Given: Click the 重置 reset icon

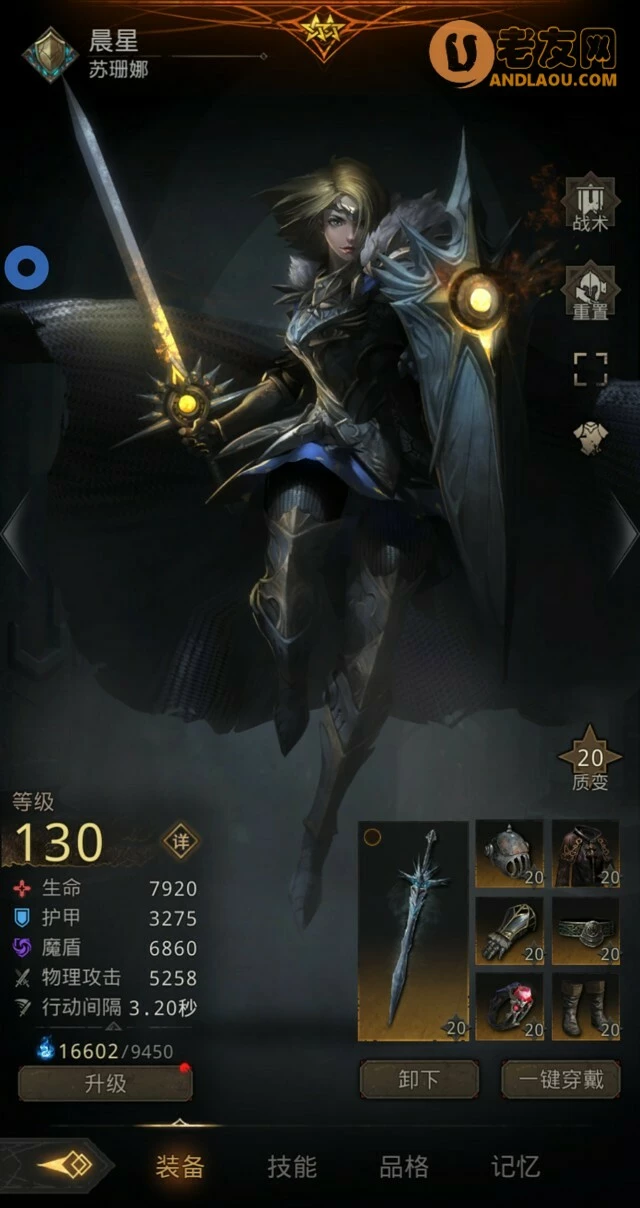Looking at the screenshot, I should tap(590, 291).
